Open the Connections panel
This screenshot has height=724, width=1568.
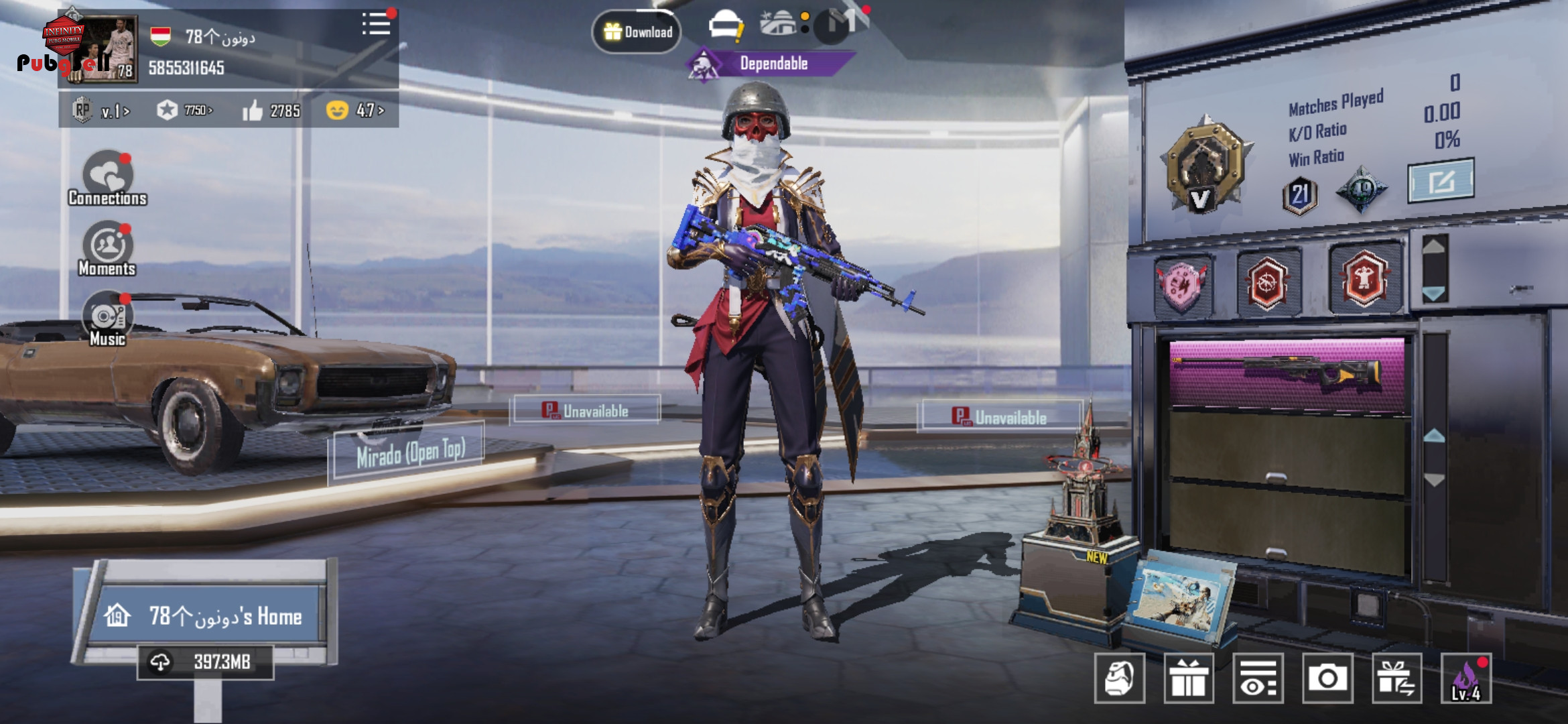[x=107, y=178]
